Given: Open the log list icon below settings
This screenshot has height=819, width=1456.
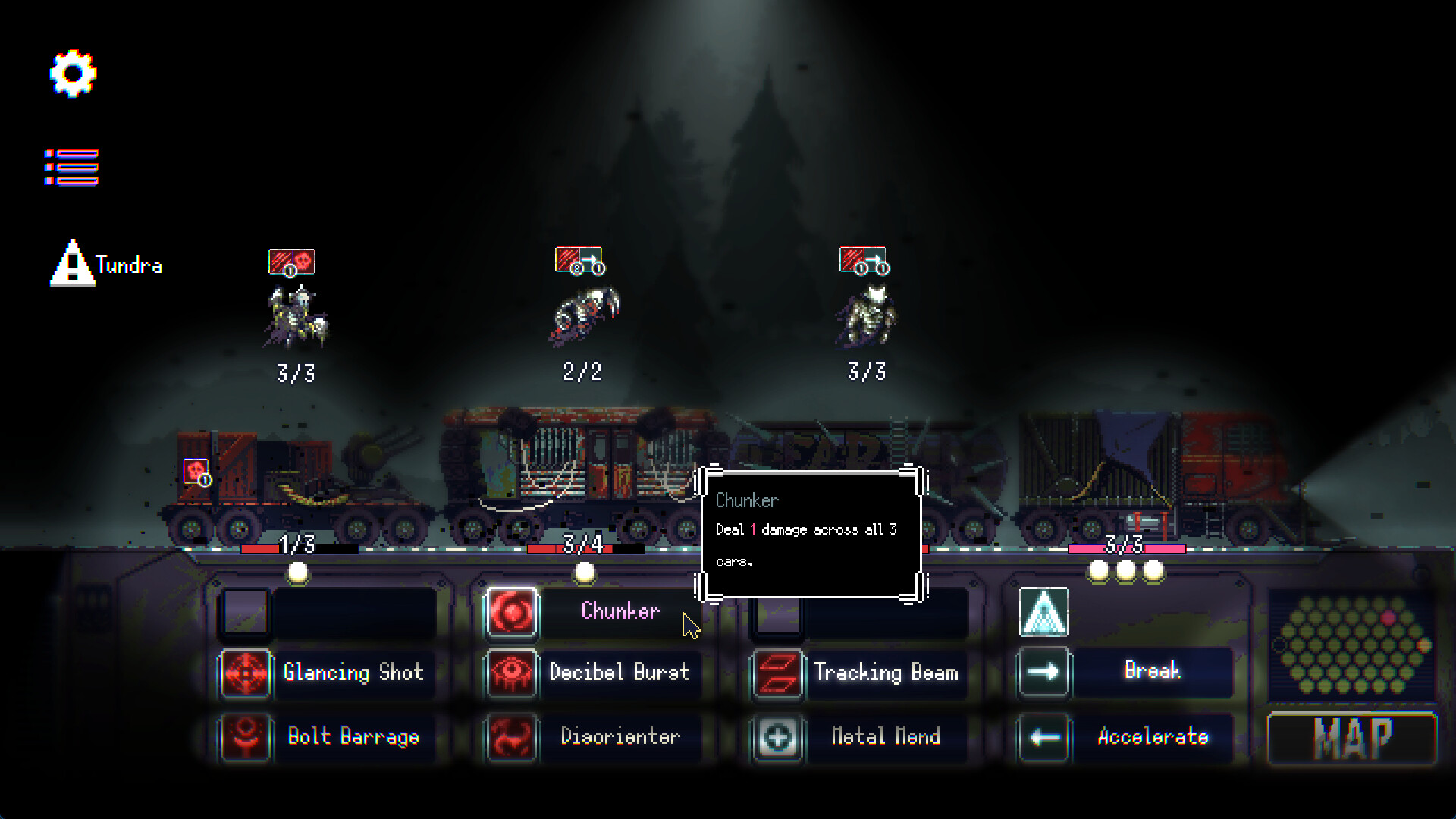Looking at the screenshot, I should 72,165.
